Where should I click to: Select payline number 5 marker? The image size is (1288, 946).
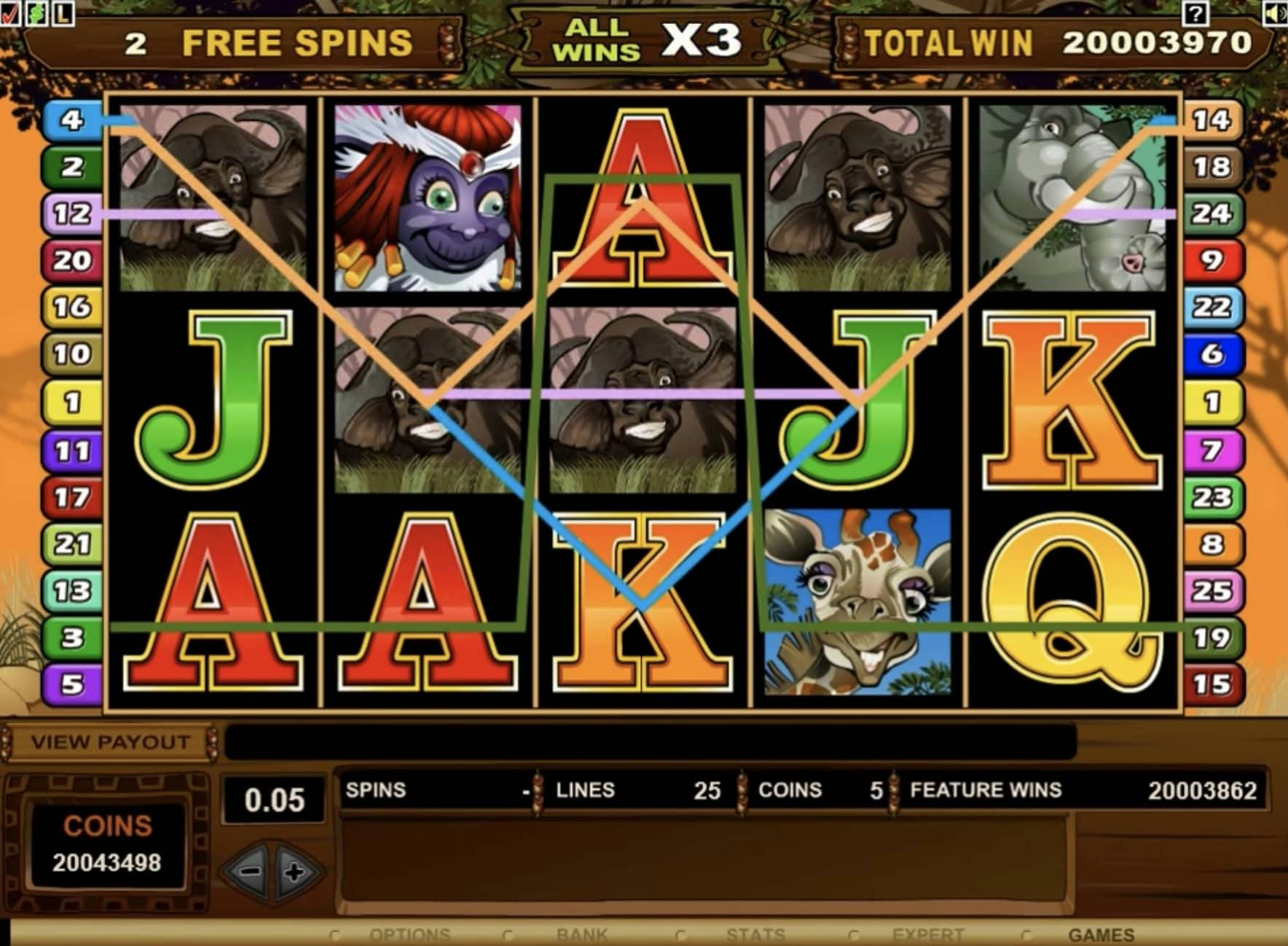click(x=71, y=684)
